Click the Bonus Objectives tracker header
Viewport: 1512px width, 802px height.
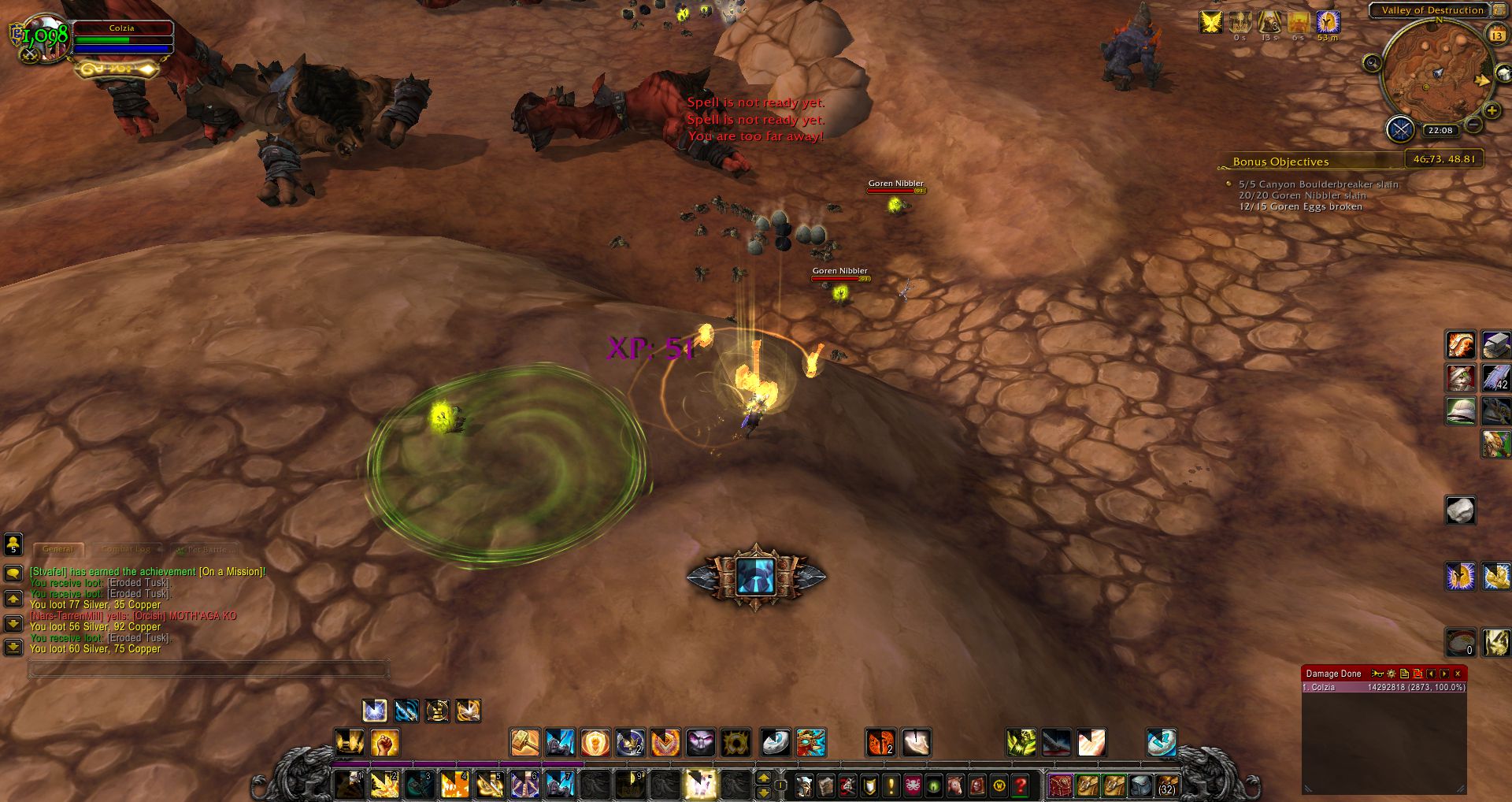pos(1280,162)
